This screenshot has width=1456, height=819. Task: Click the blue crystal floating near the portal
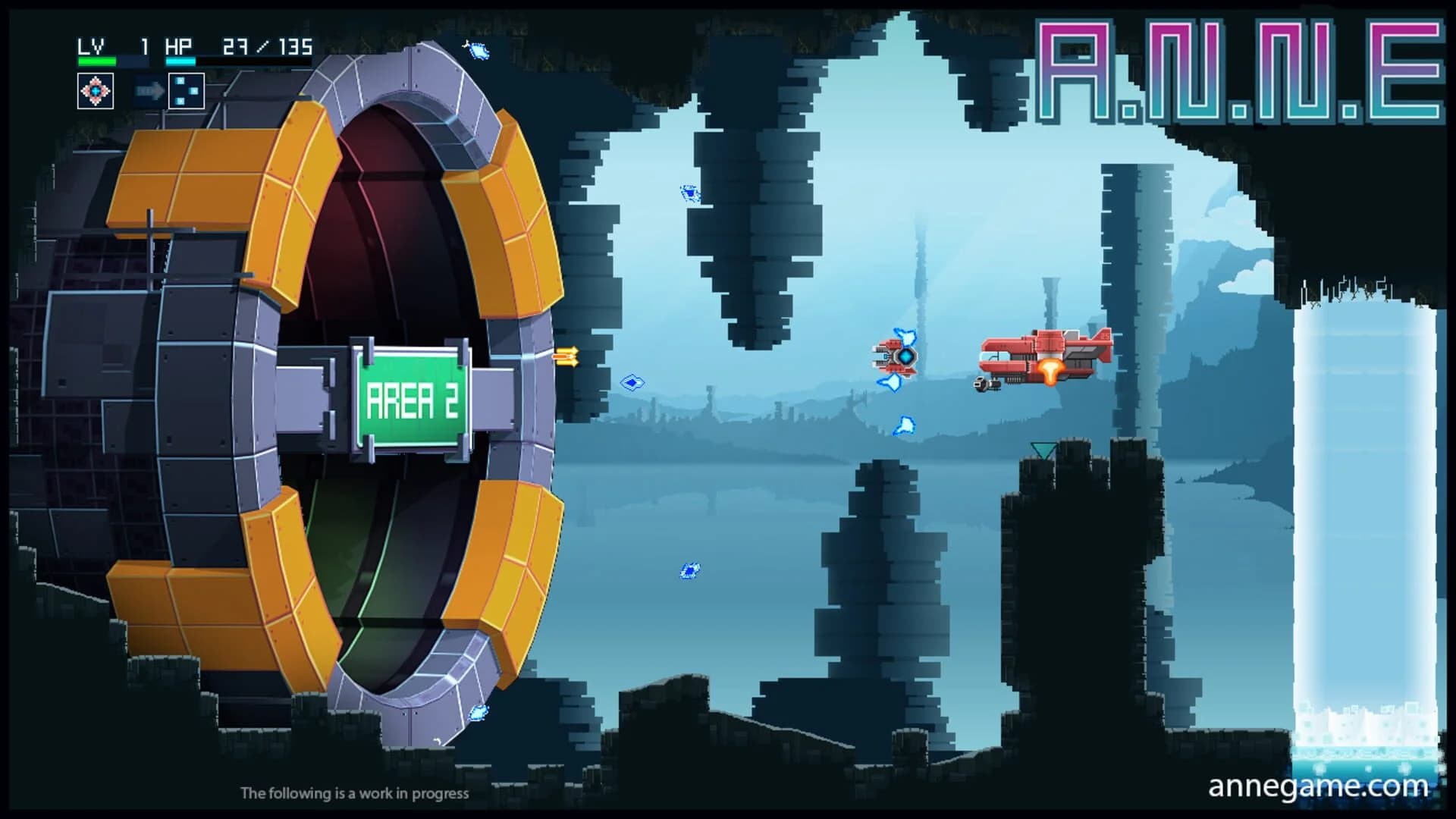coord(633,383)
